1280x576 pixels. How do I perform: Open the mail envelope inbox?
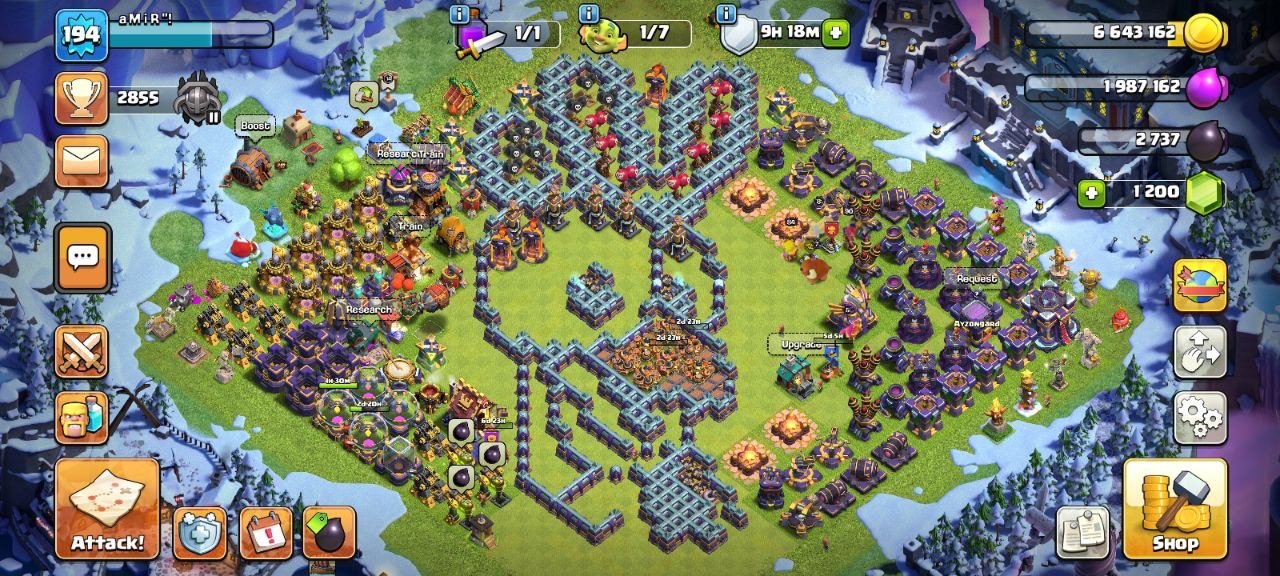(x=81, y=161)
